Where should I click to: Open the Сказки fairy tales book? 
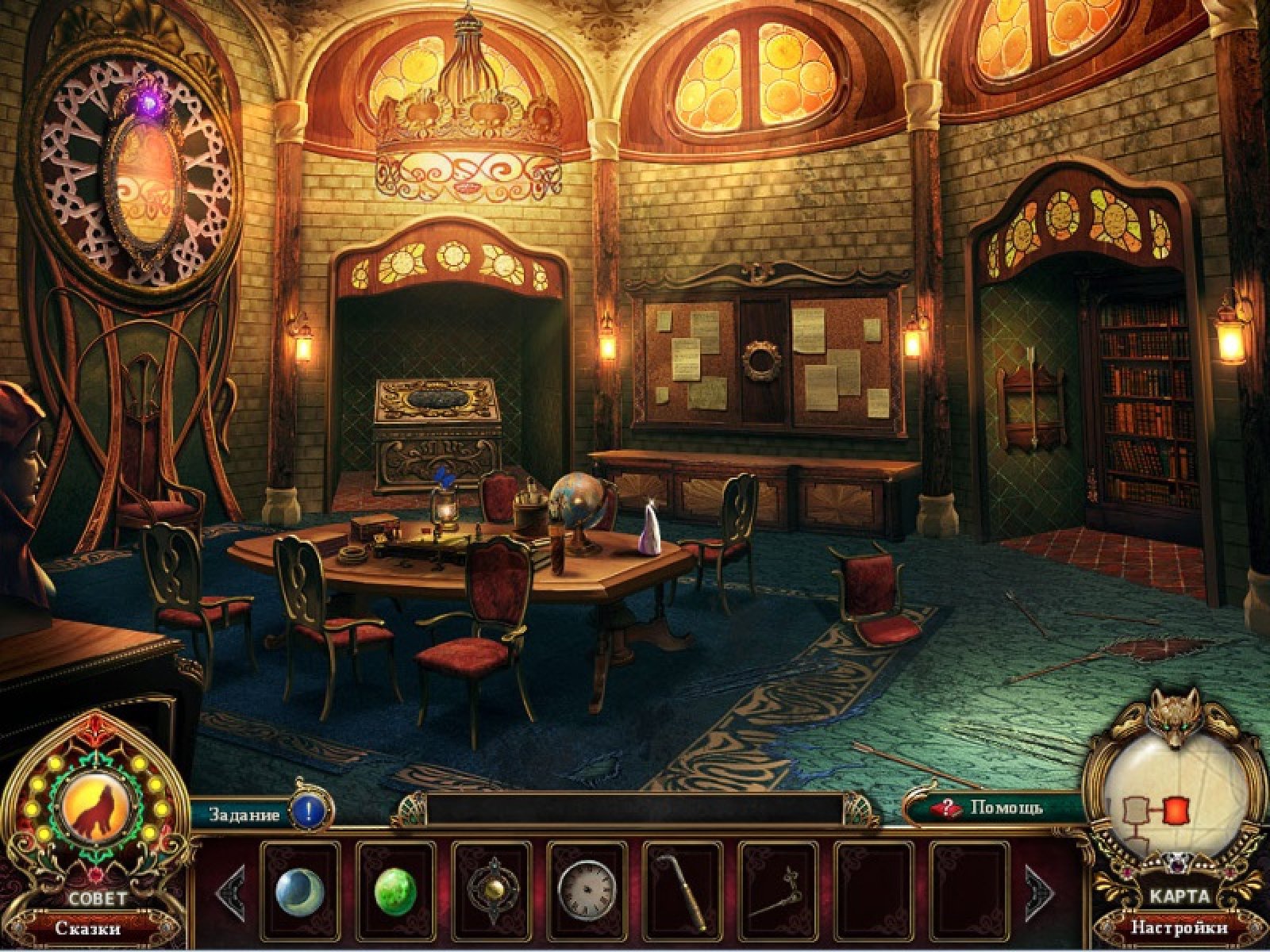pos(88,927)
